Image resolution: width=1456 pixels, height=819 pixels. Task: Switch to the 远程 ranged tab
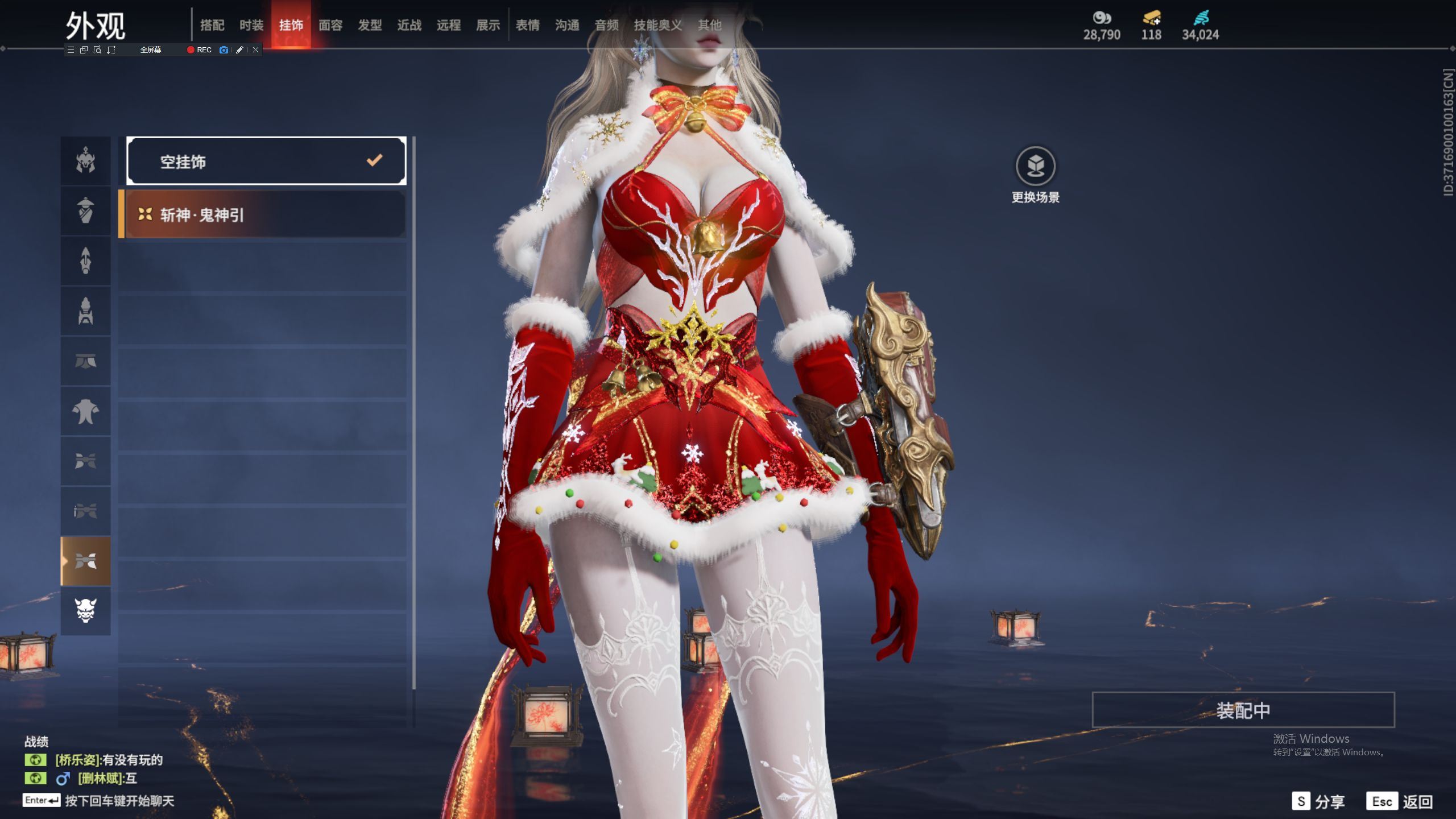(449, 25)
